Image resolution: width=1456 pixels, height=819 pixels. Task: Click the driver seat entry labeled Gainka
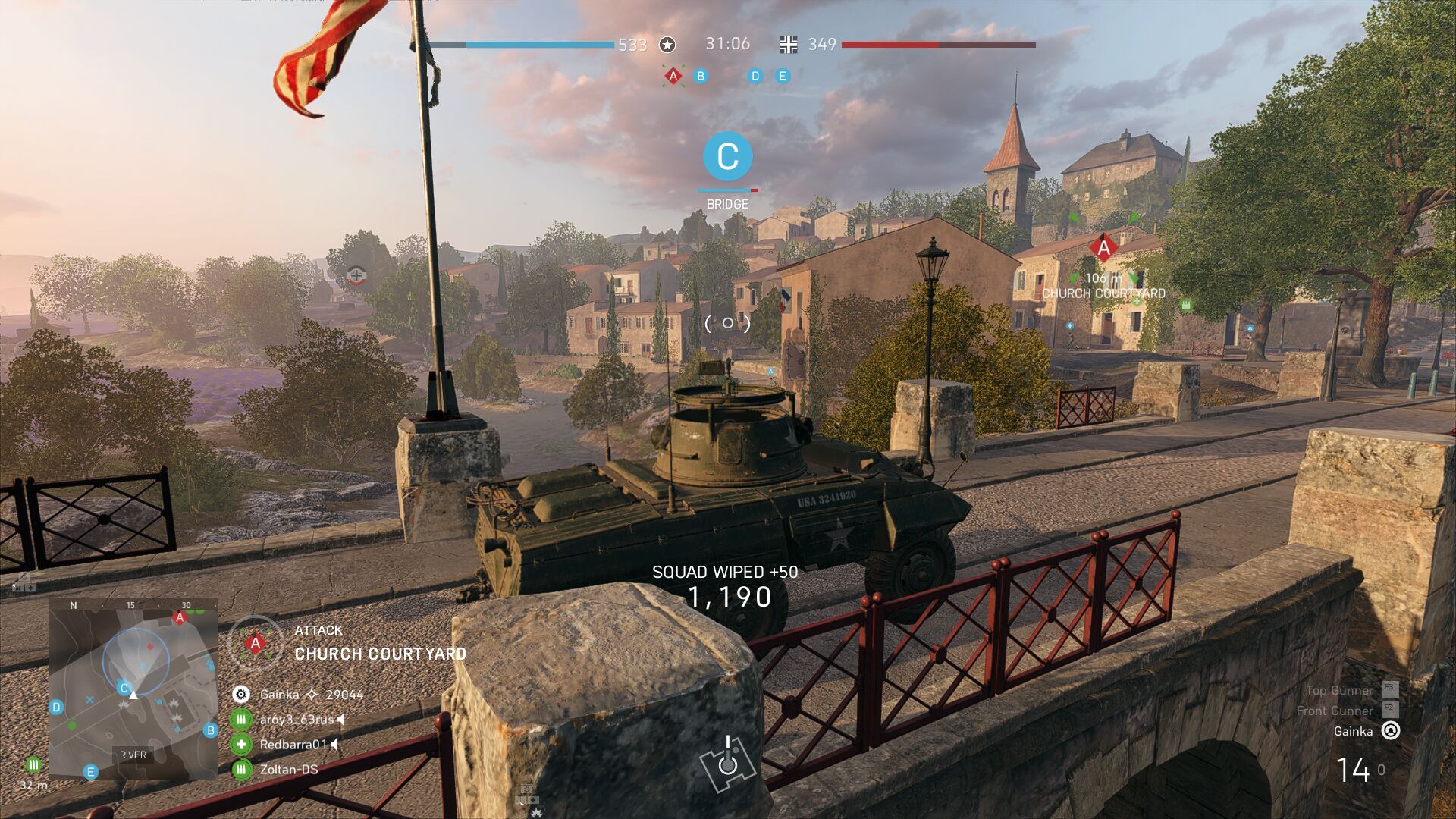1353,731
